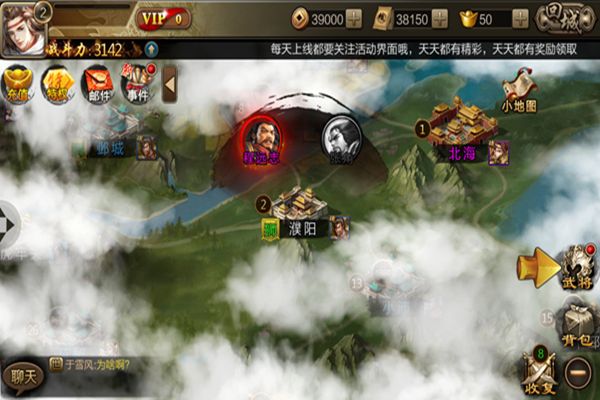
Task: Open the 收复 crossed swords menu
Action: point(540,373)
